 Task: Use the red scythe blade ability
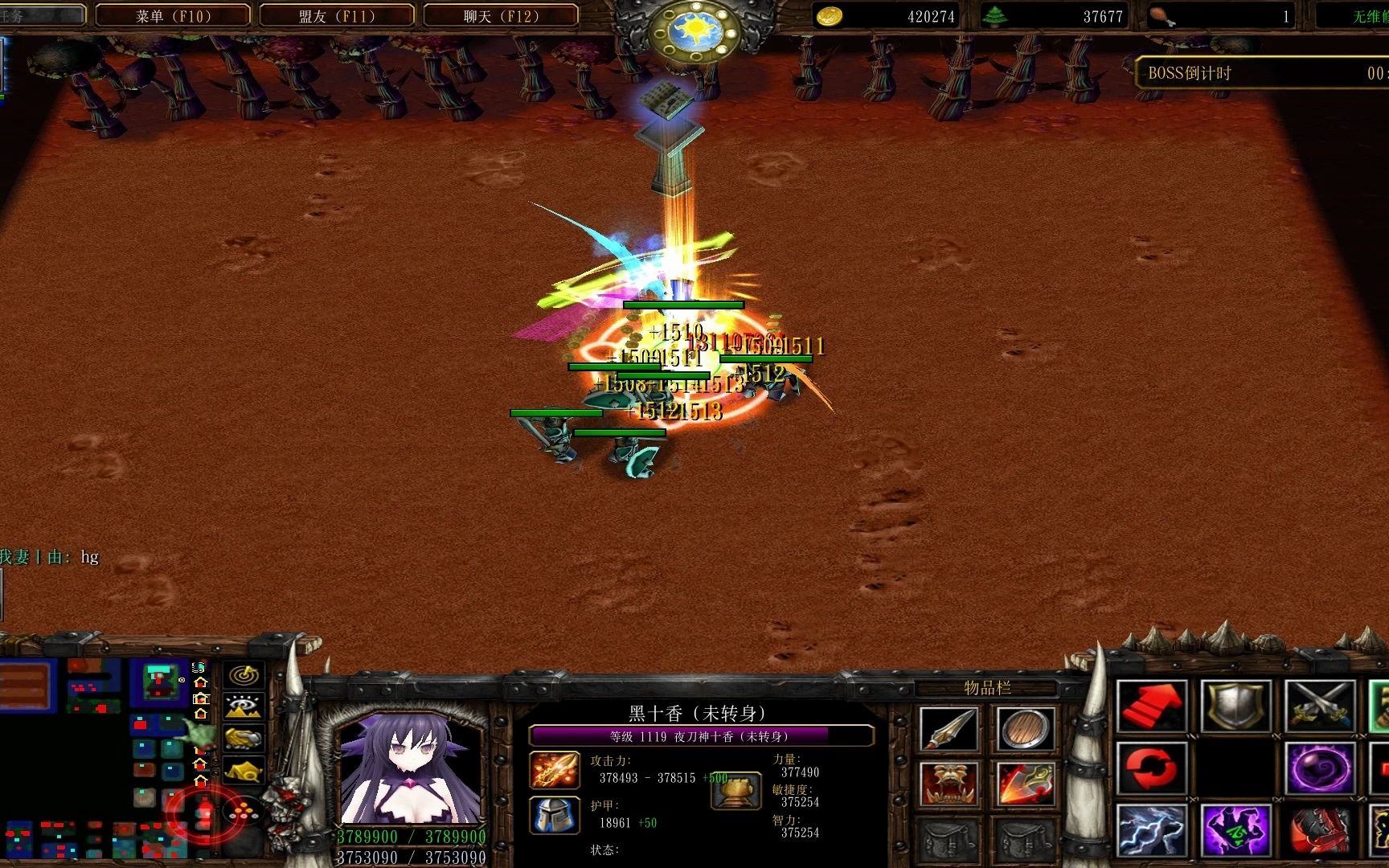[1320, 829]
